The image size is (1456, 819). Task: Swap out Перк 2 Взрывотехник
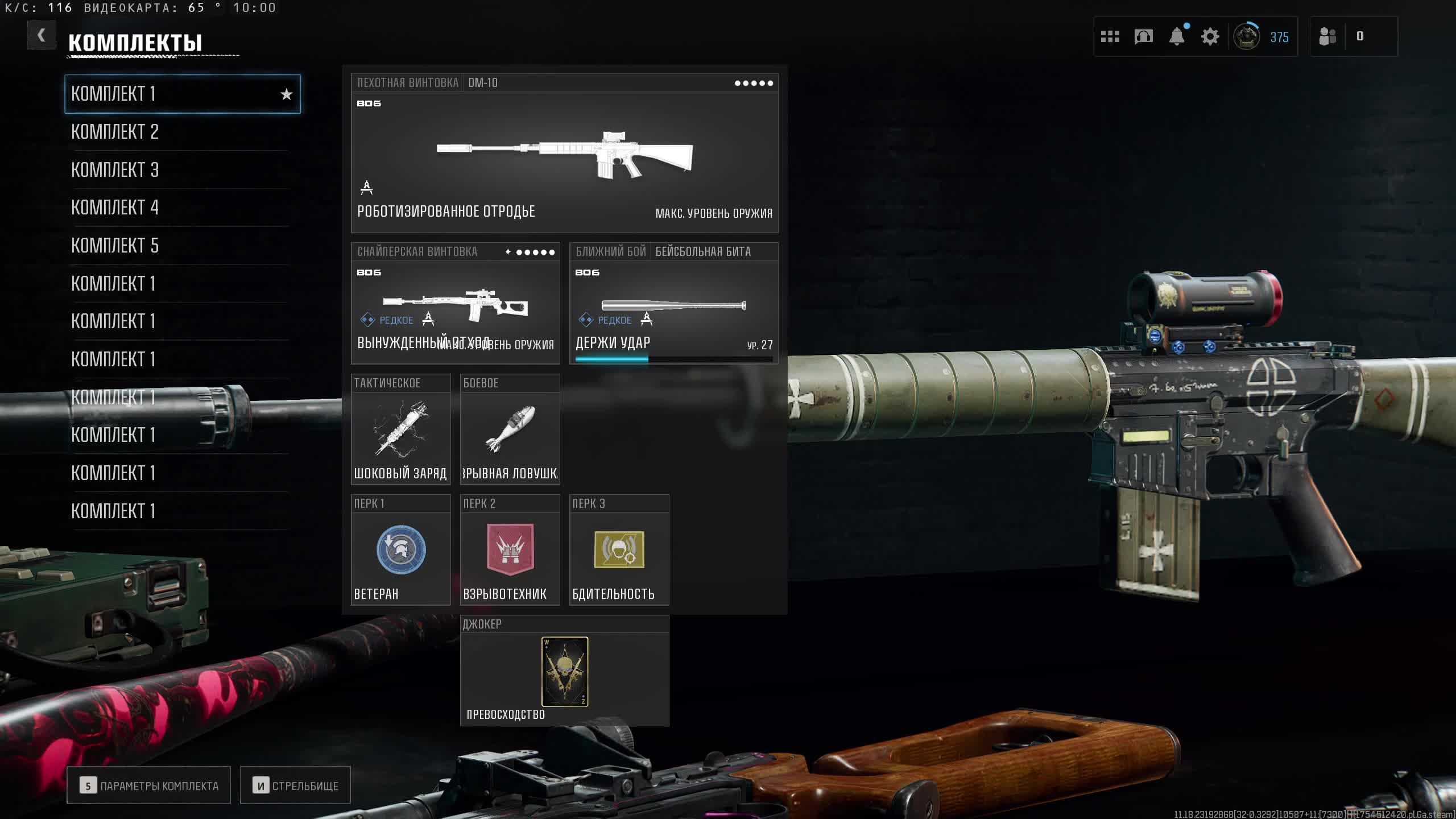[510, 550]
